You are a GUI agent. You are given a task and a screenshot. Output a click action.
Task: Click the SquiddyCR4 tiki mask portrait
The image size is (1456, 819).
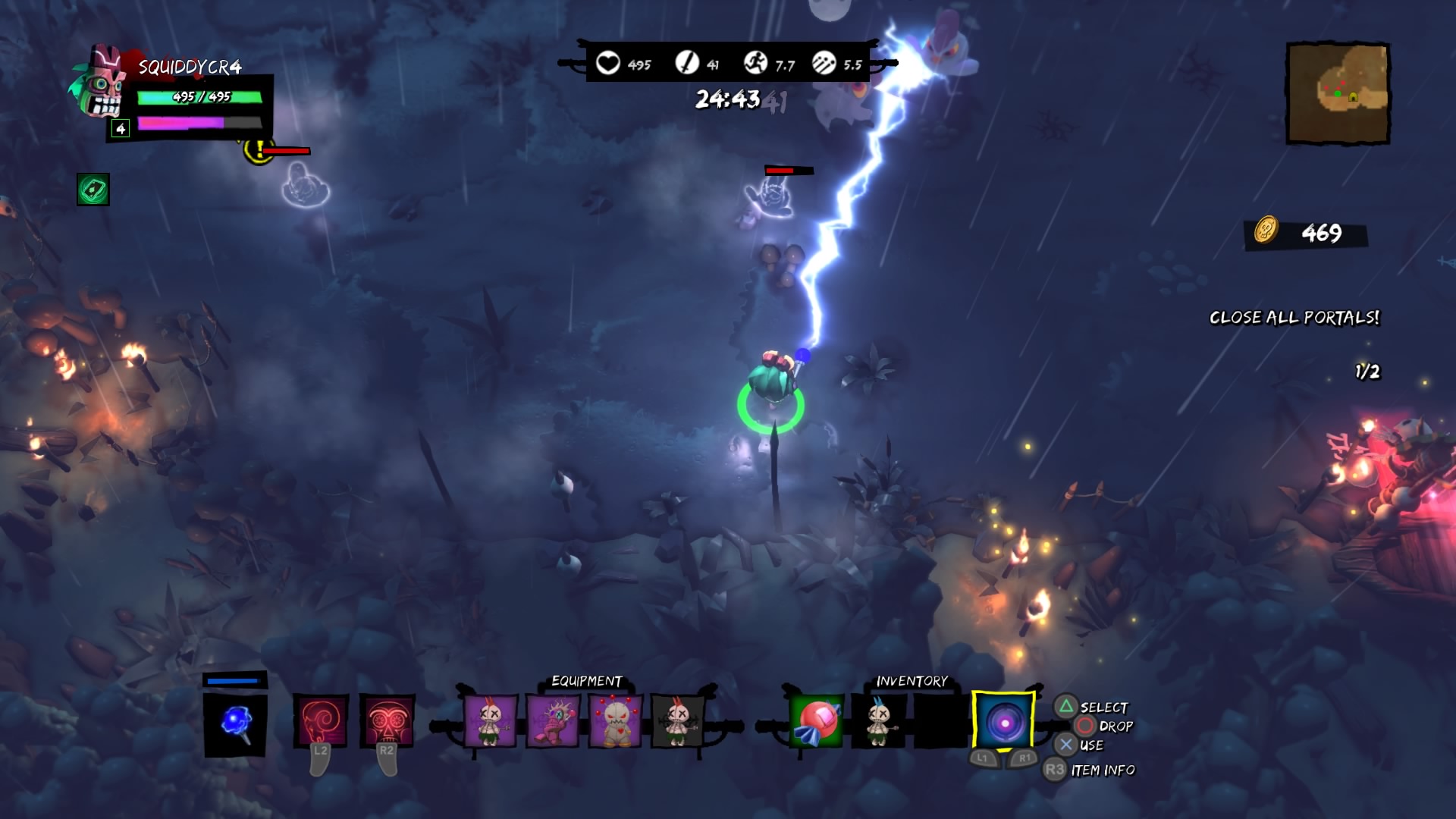[x=99, y=82]
